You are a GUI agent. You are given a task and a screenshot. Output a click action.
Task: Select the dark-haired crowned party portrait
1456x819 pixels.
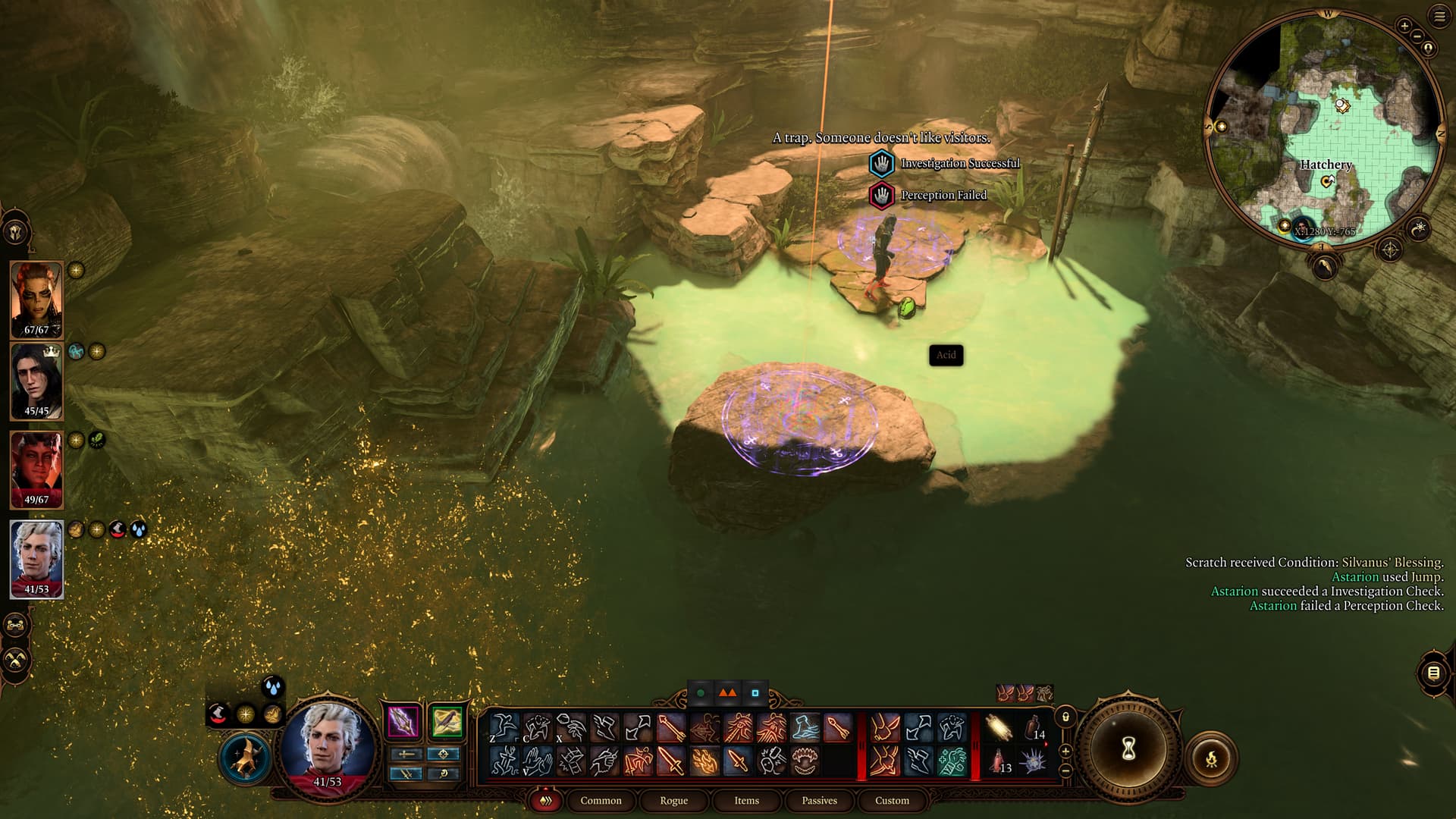(x=36, y=381)
